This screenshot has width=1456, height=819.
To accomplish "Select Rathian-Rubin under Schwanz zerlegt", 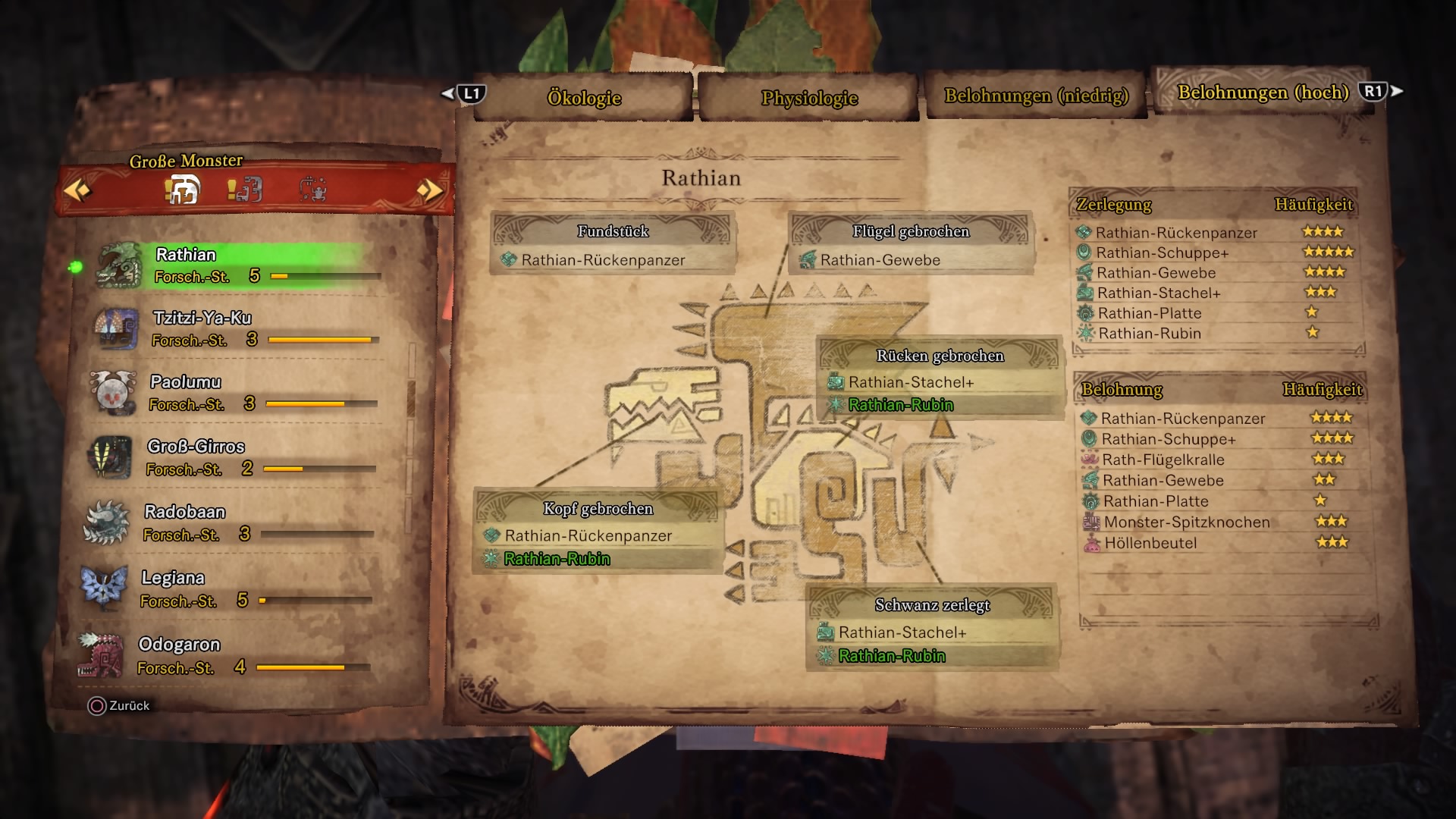I will tap(892, 656).
